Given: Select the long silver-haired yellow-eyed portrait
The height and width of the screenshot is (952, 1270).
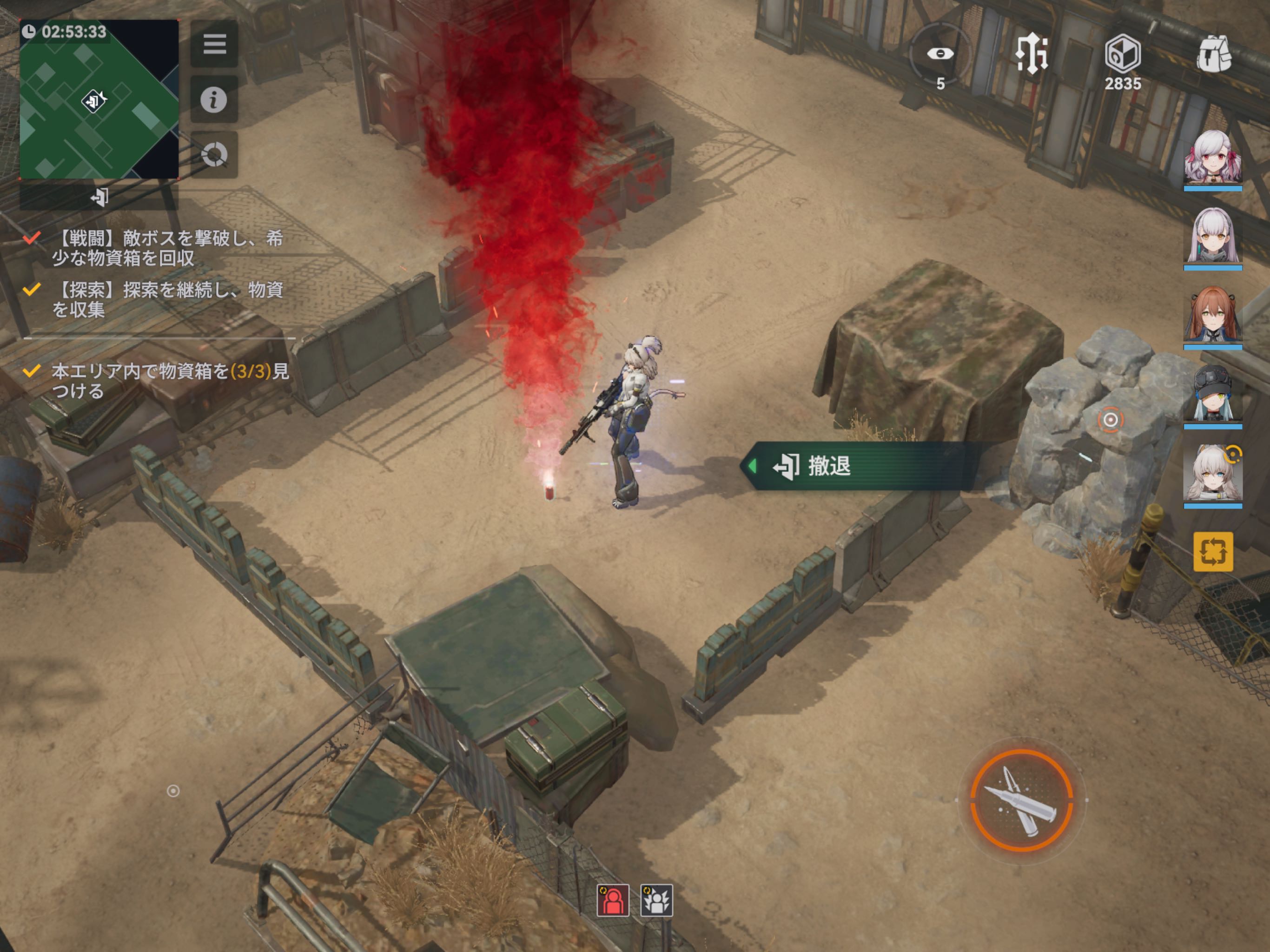Looking at the screenshot, I should point(1212,237).
